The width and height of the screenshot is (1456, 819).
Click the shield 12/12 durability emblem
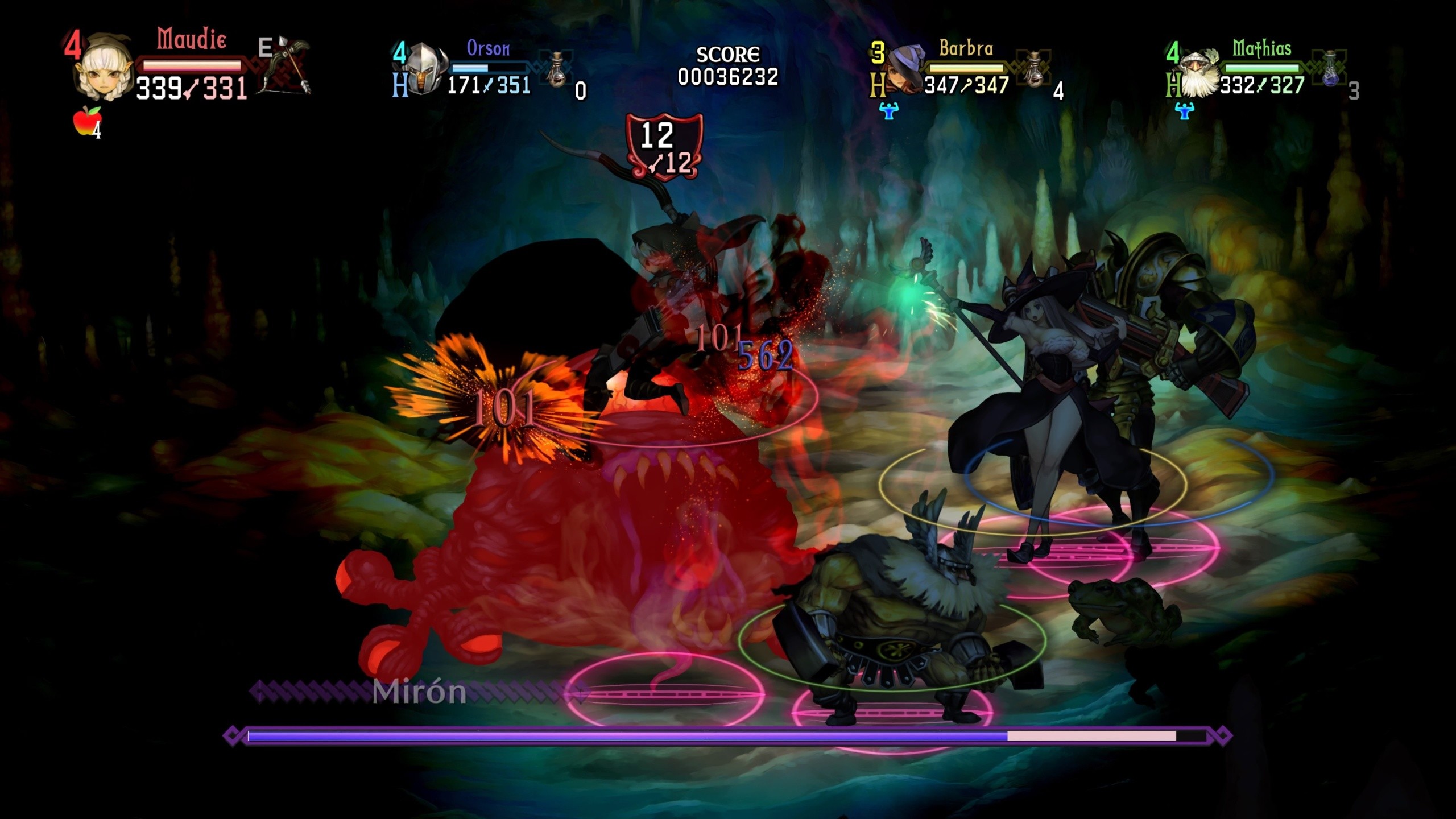[x=664, y=144]
